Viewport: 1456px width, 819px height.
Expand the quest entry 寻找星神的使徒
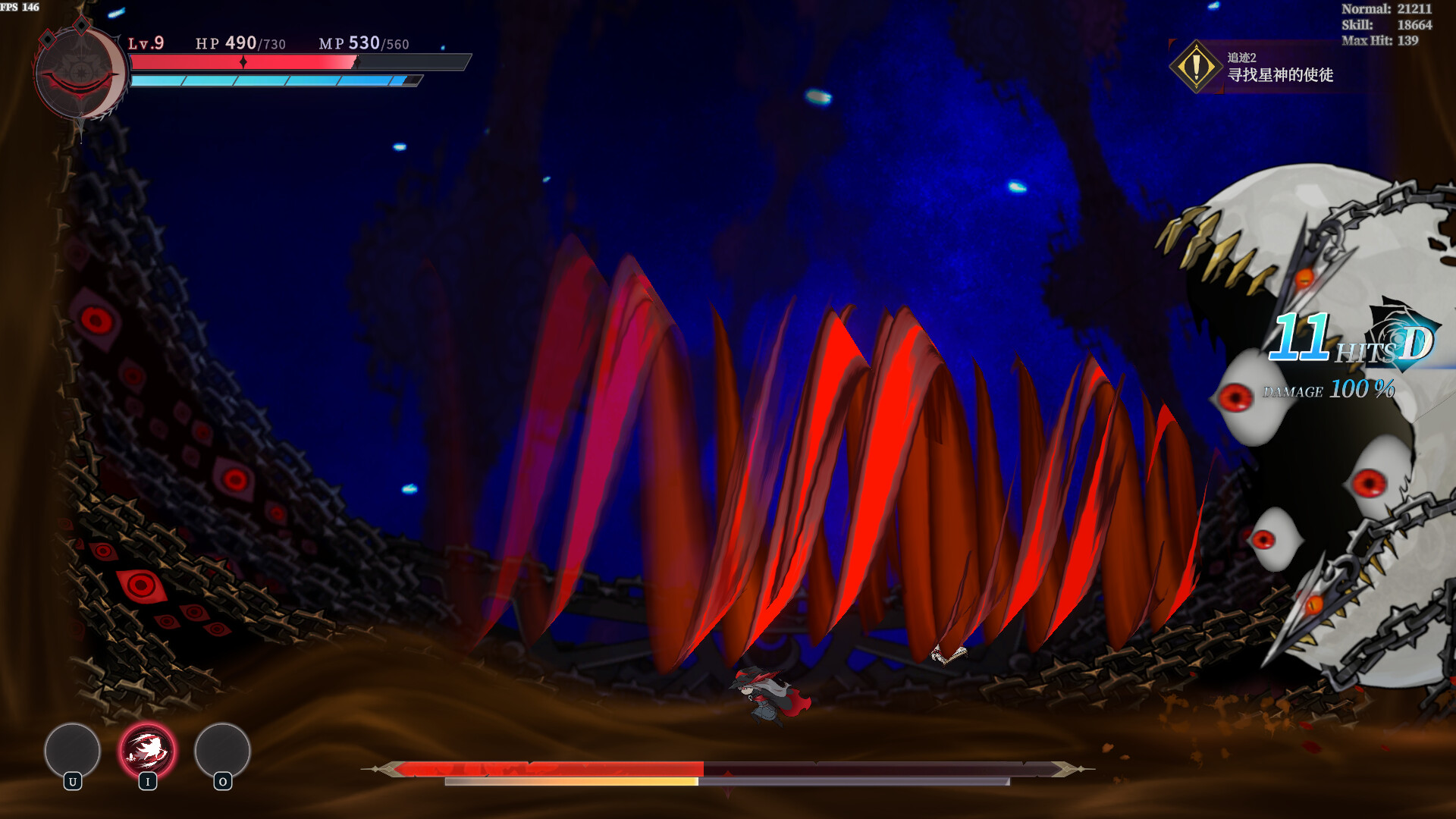1280,77
